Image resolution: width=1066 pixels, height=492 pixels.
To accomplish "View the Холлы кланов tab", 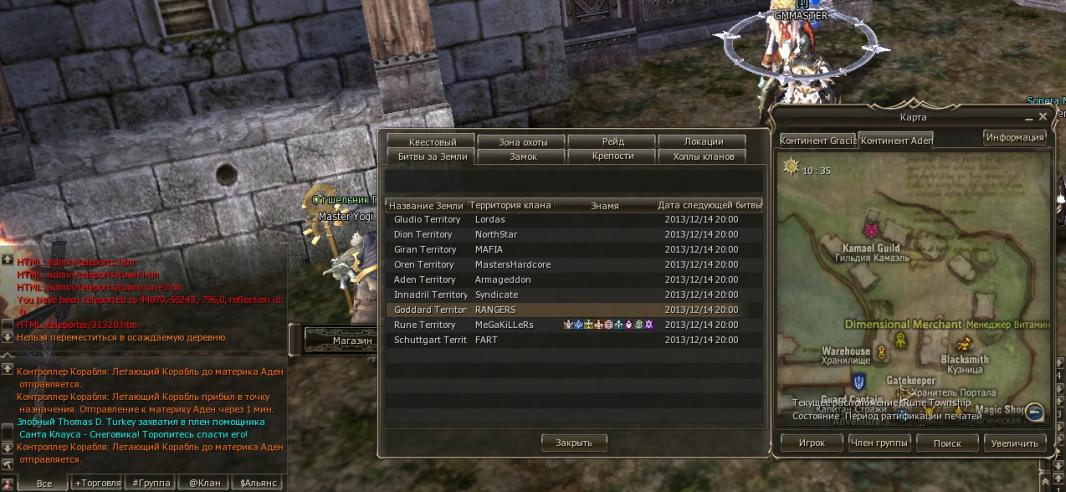I will coord(703,157).
